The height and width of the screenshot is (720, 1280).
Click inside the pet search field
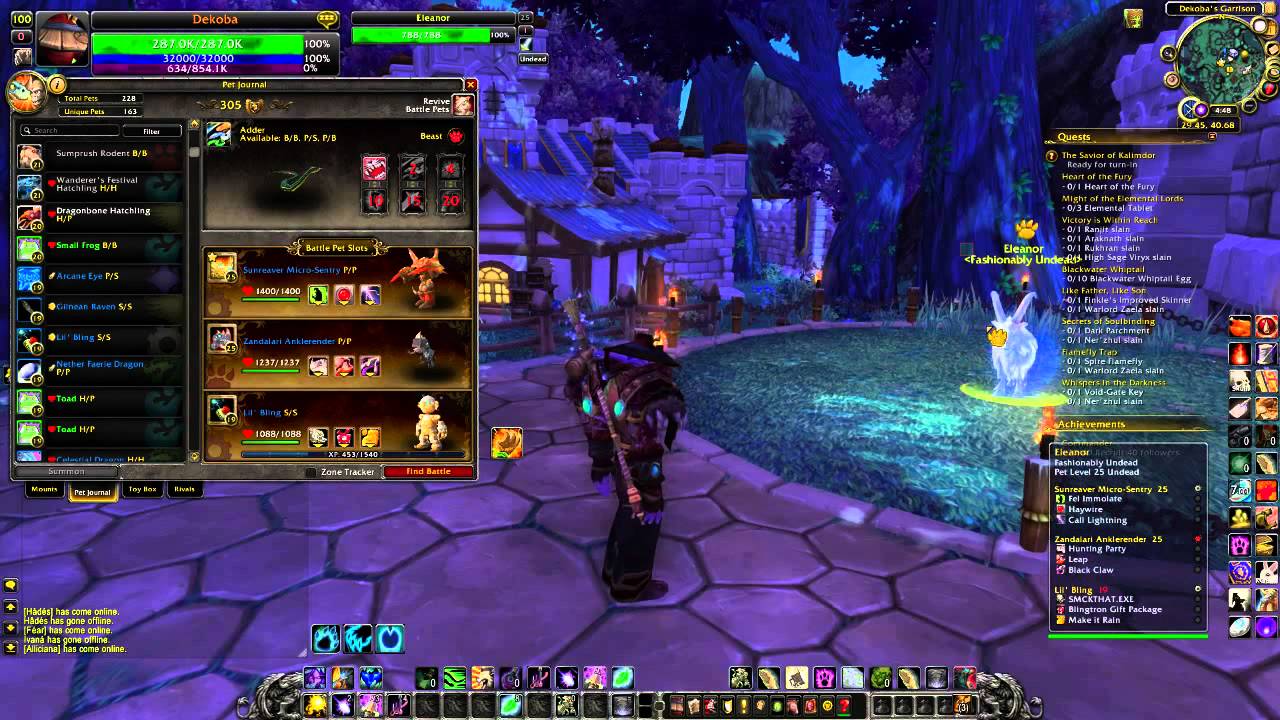(70, 130)
